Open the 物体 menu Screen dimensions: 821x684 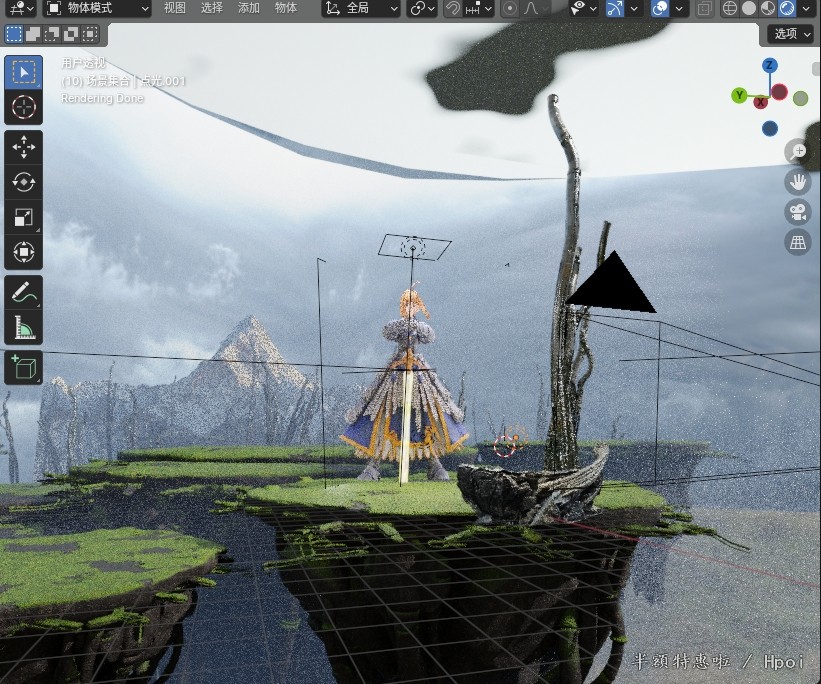(286, 8)
